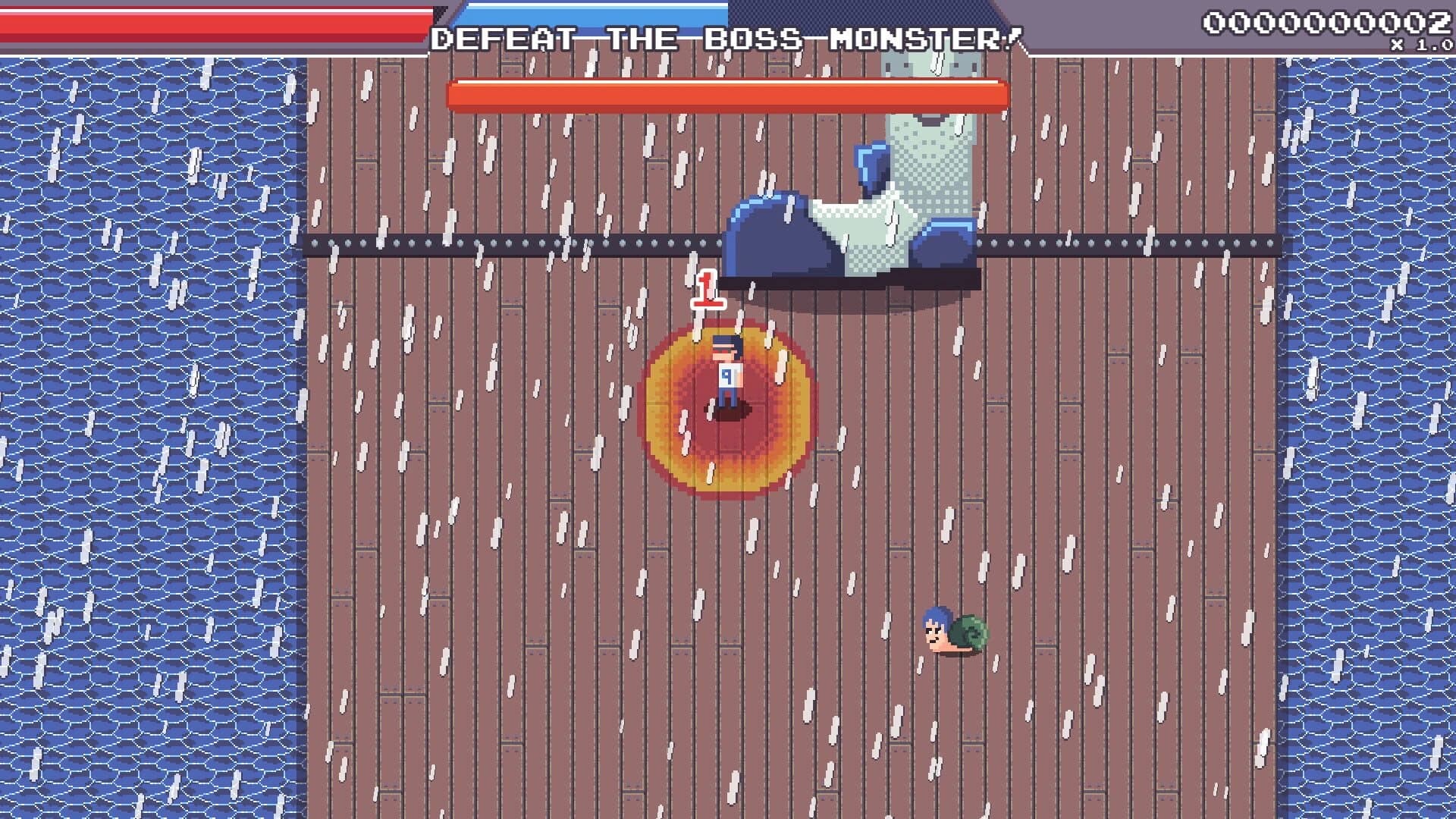Click the red player health bar top-left
The image size is (1456, 819).
coord(212,19)
